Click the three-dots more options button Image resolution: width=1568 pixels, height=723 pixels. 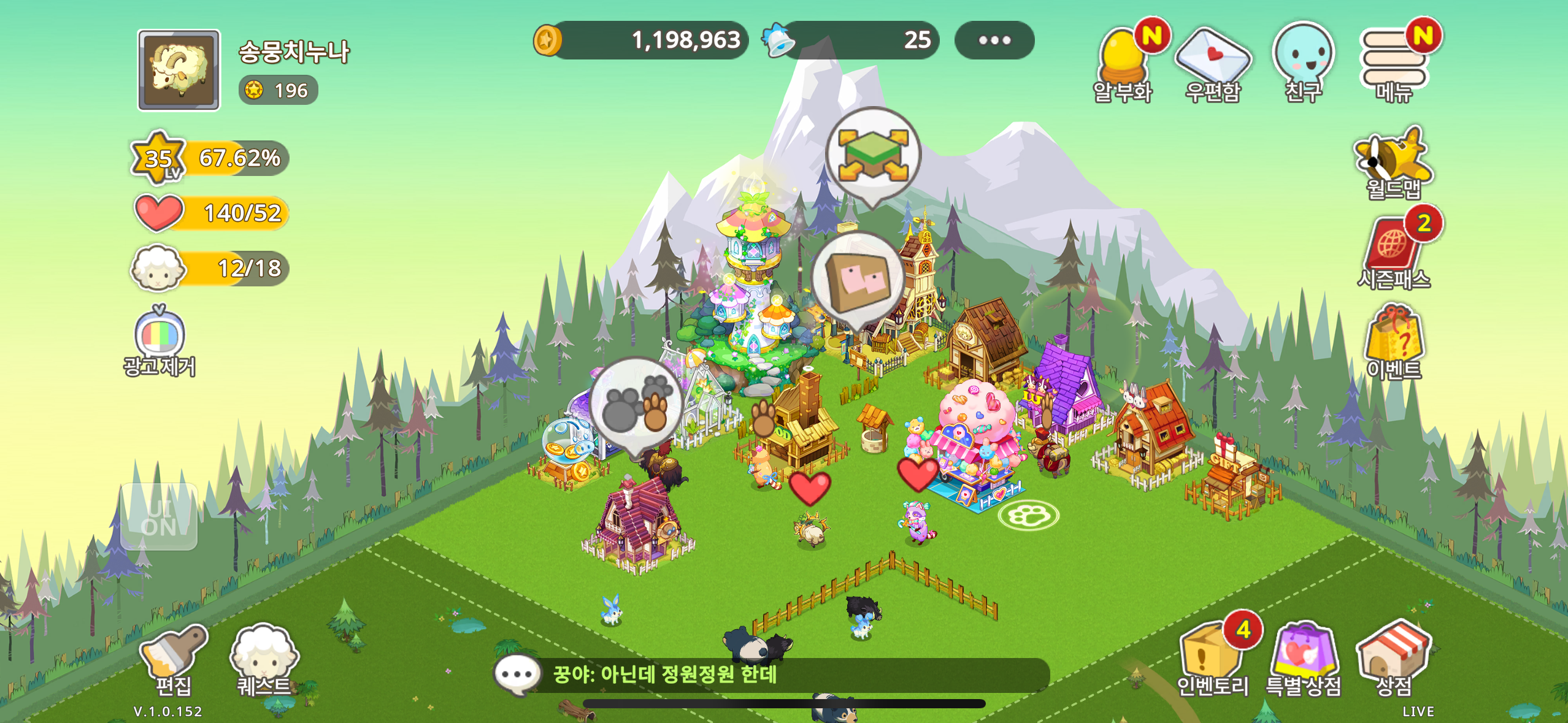[x=994, y=40]
